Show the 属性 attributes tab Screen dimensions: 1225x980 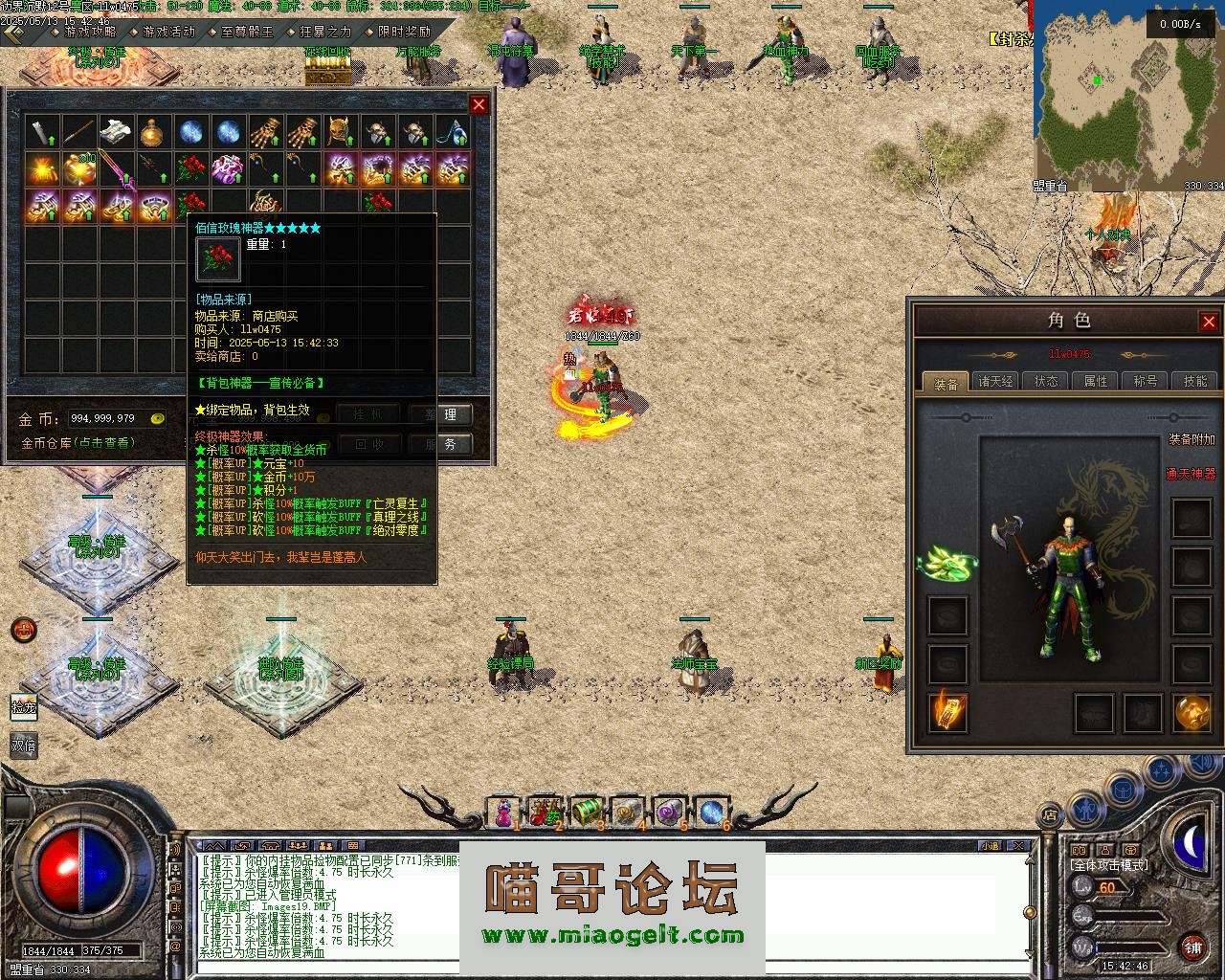1096,381
